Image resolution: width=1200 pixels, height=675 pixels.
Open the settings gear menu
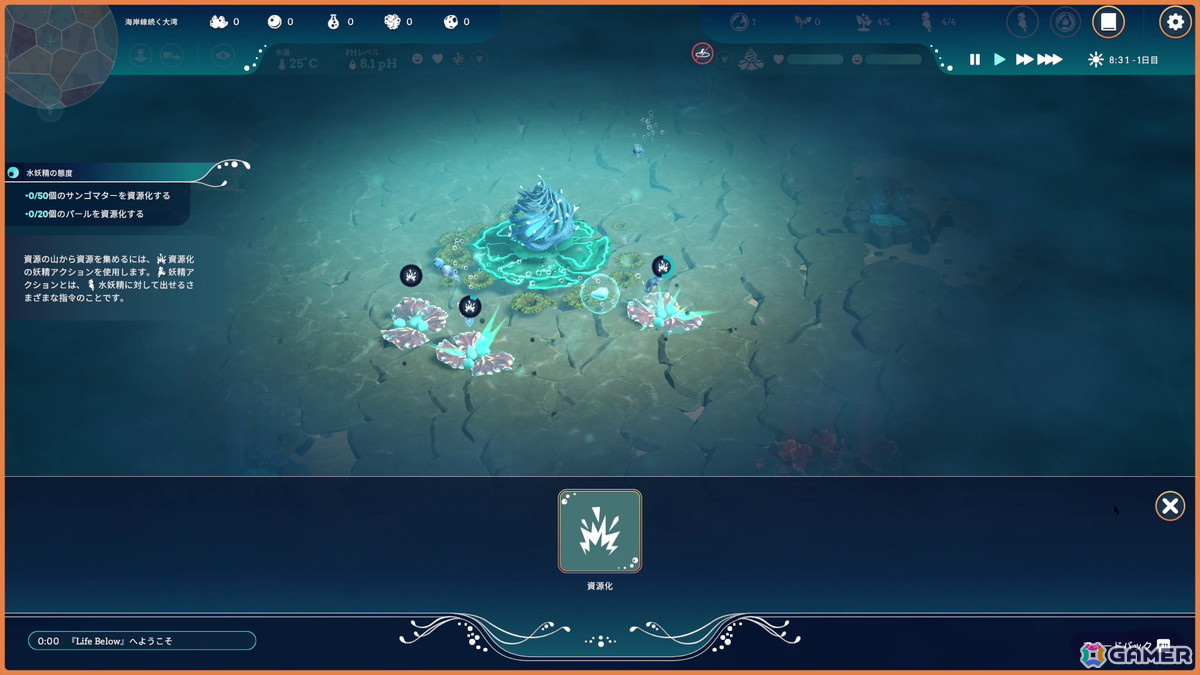tap(1175, 21)
